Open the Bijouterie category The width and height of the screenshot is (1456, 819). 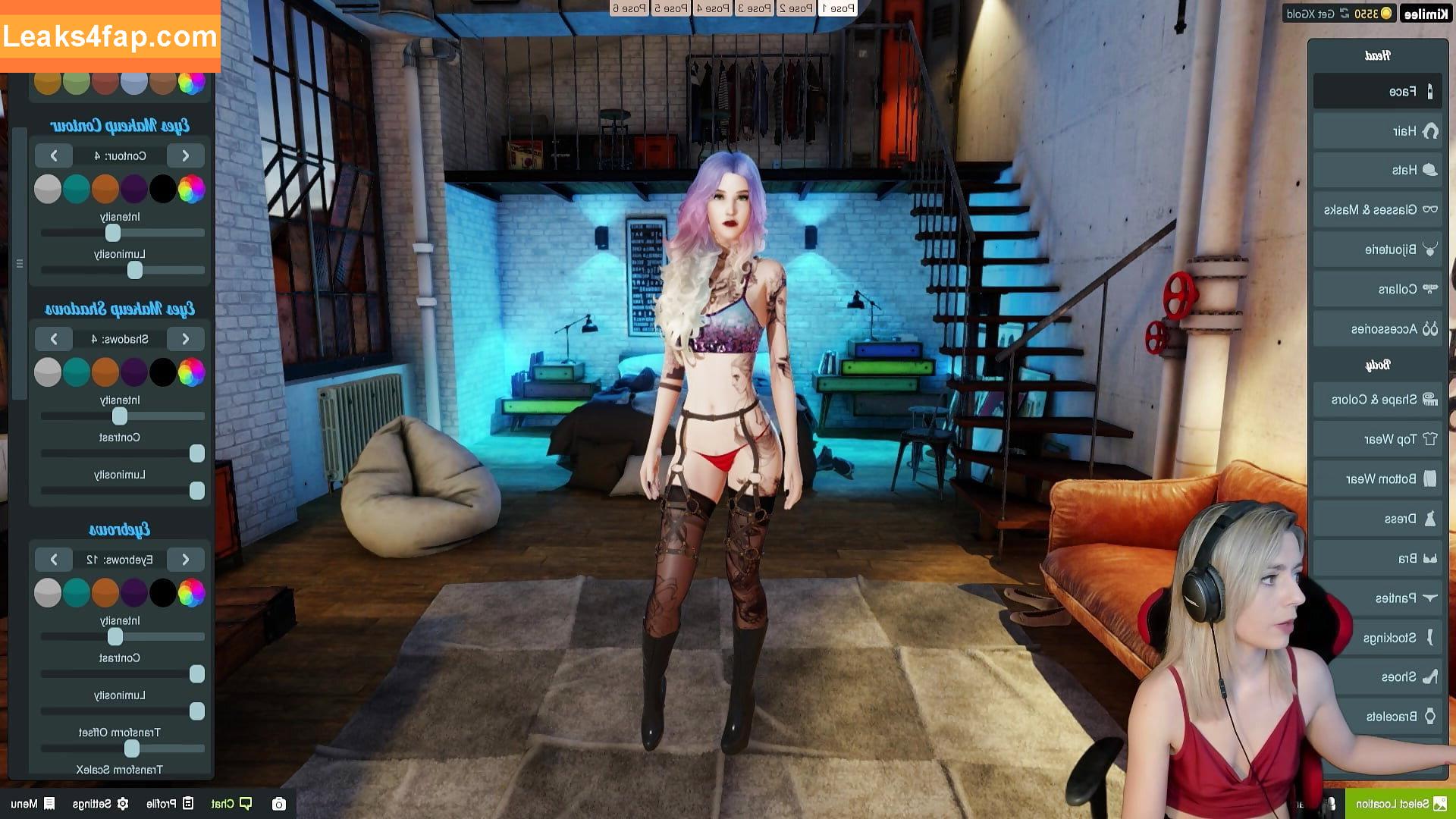[1376, 249]
